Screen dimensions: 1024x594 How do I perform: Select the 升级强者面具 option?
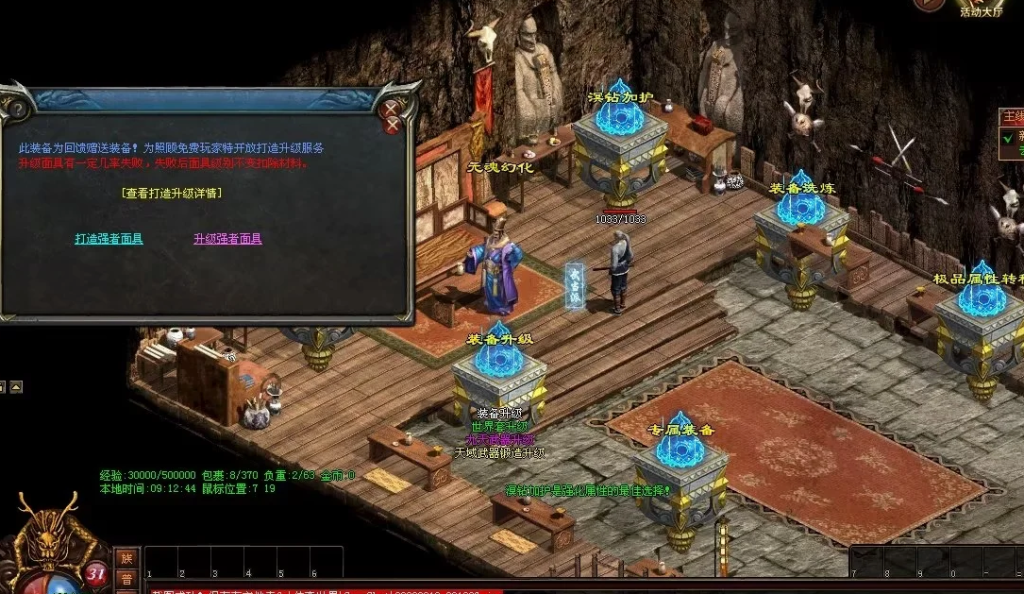(x=228, y=239)
